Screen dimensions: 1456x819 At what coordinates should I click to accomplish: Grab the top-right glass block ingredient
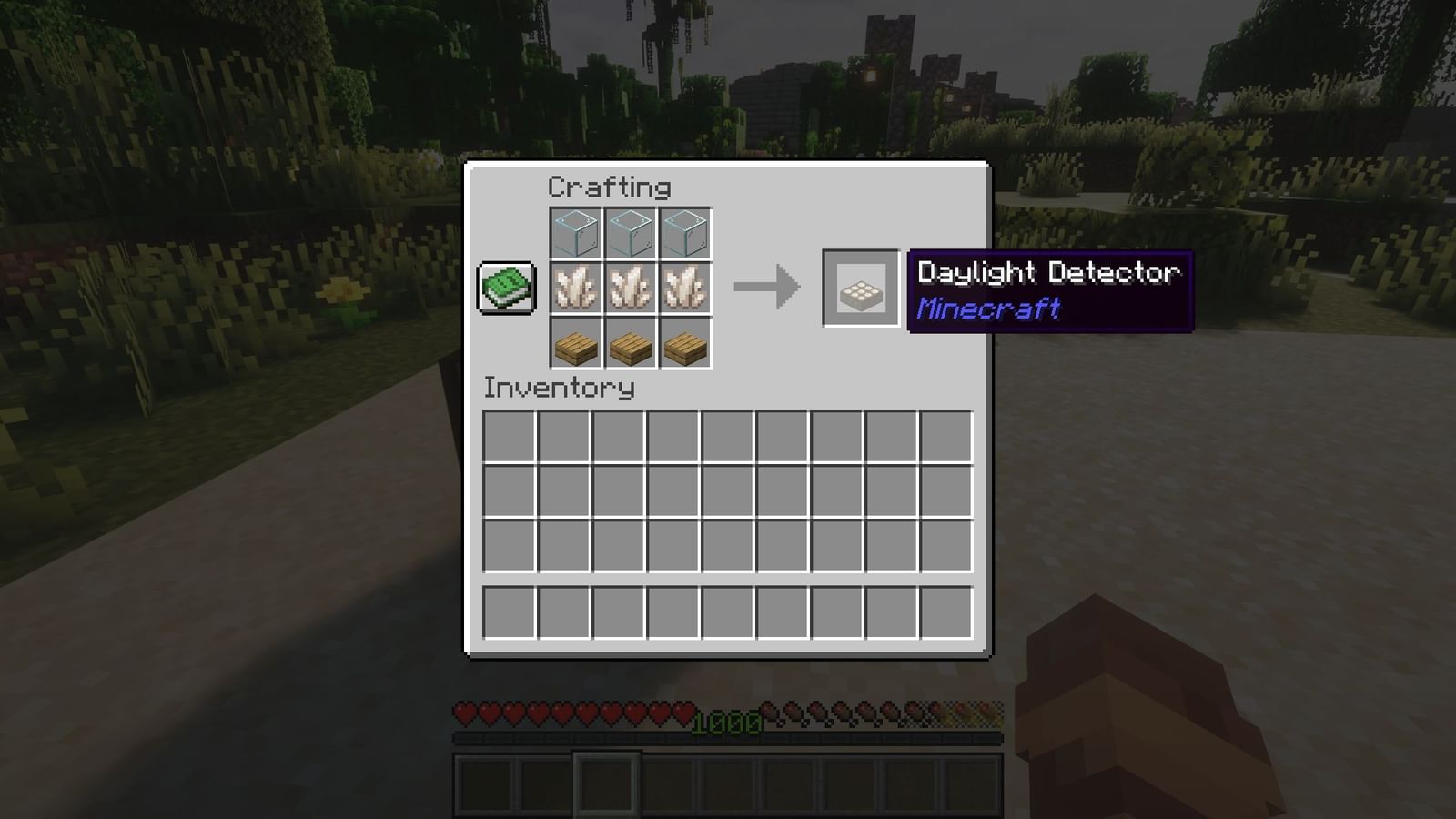[x=687, y=232]
